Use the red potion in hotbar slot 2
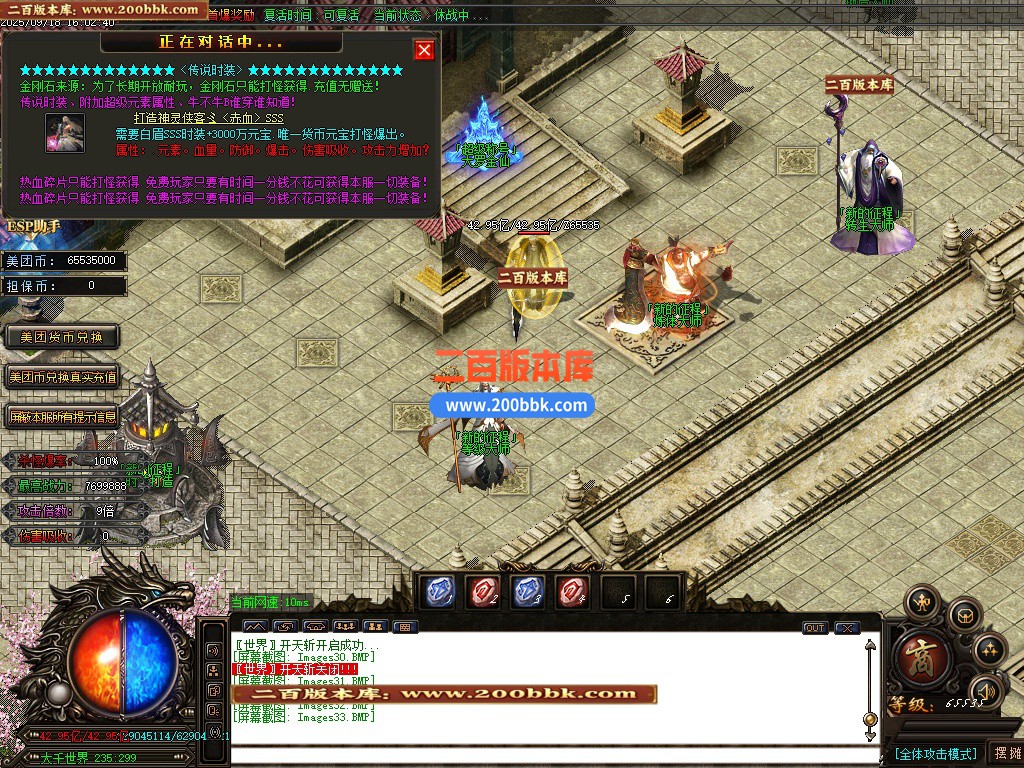The height and width of the screenshot is (768, 1024). coord(485,593)
